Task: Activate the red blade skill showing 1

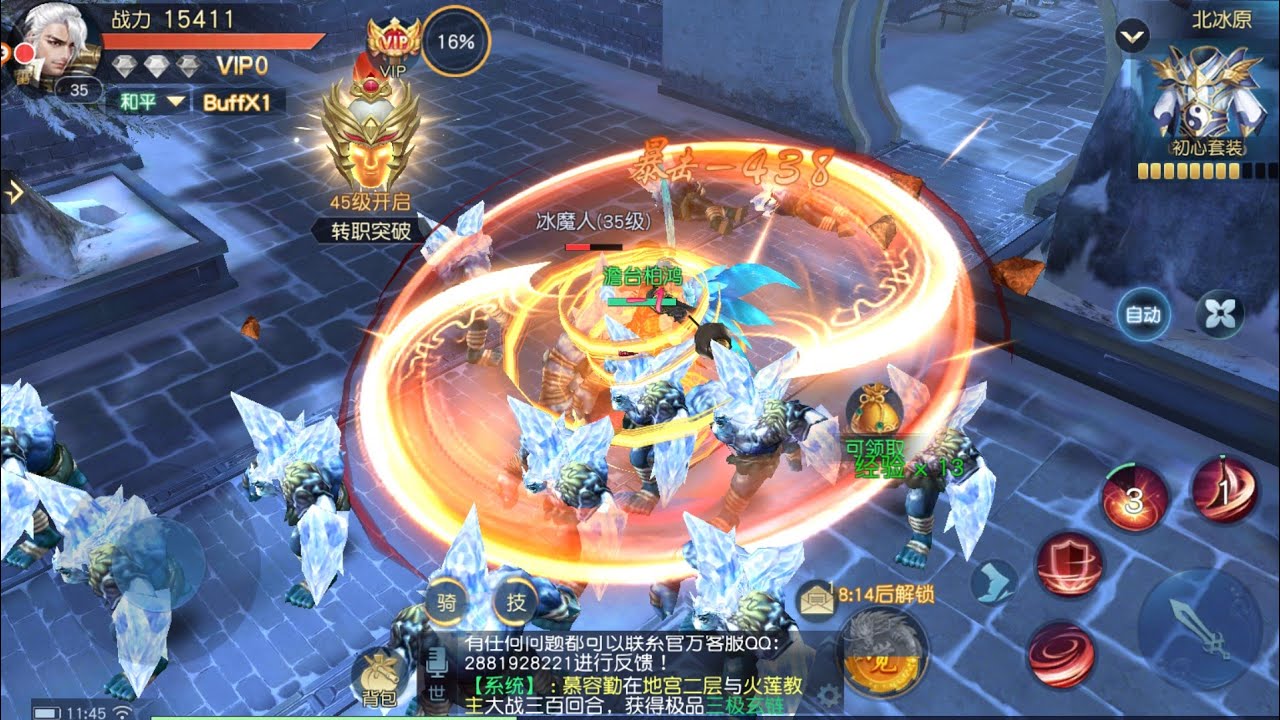Action: [x=1224, y=490]
